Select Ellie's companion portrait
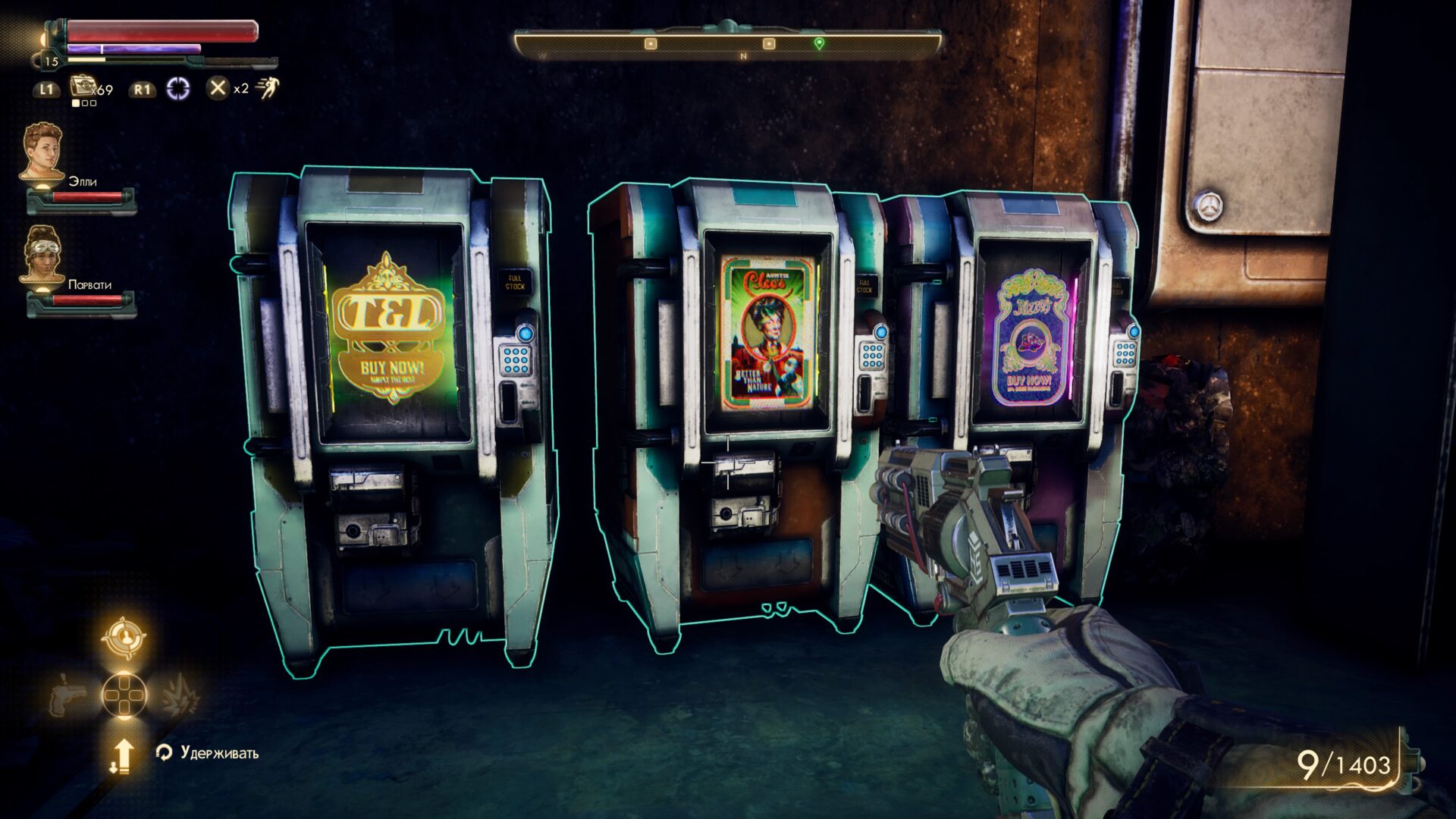 coord(42,152)
